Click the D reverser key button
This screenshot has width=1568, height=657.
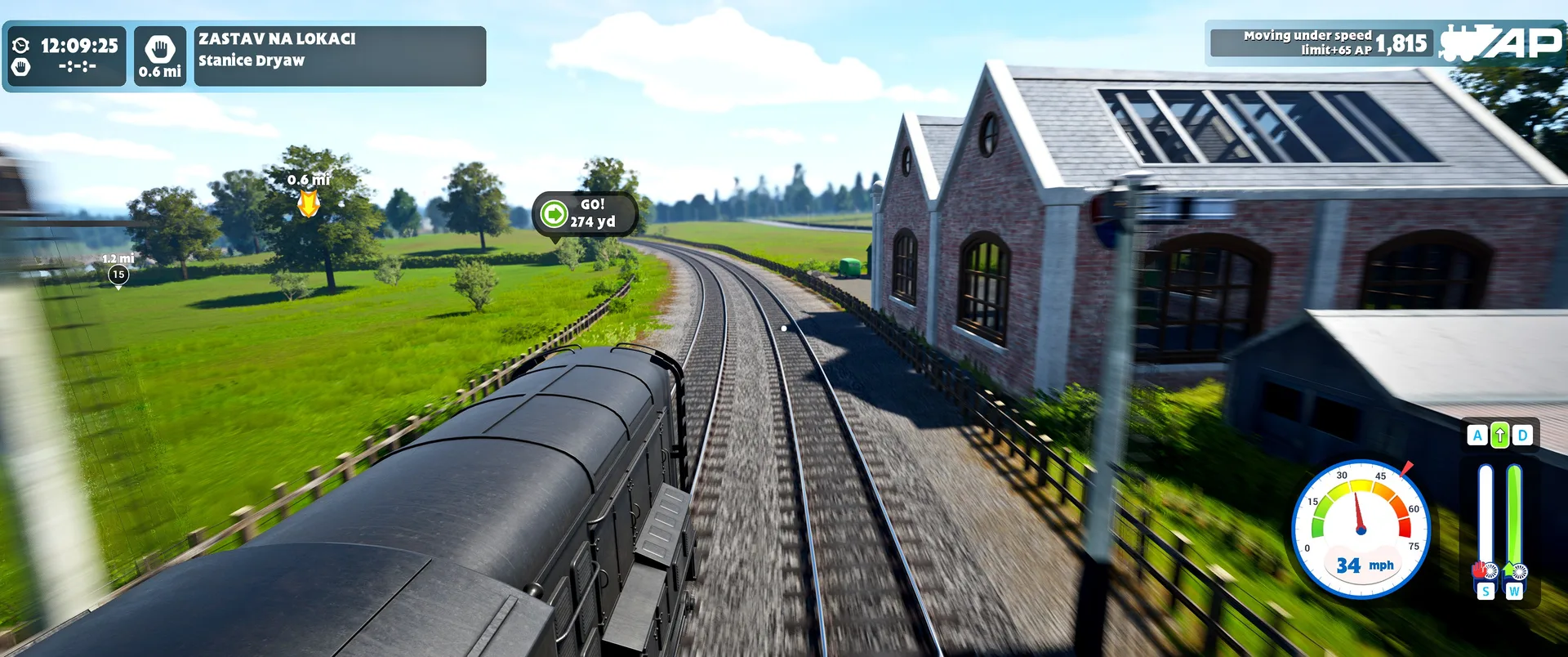[1522, 436]
